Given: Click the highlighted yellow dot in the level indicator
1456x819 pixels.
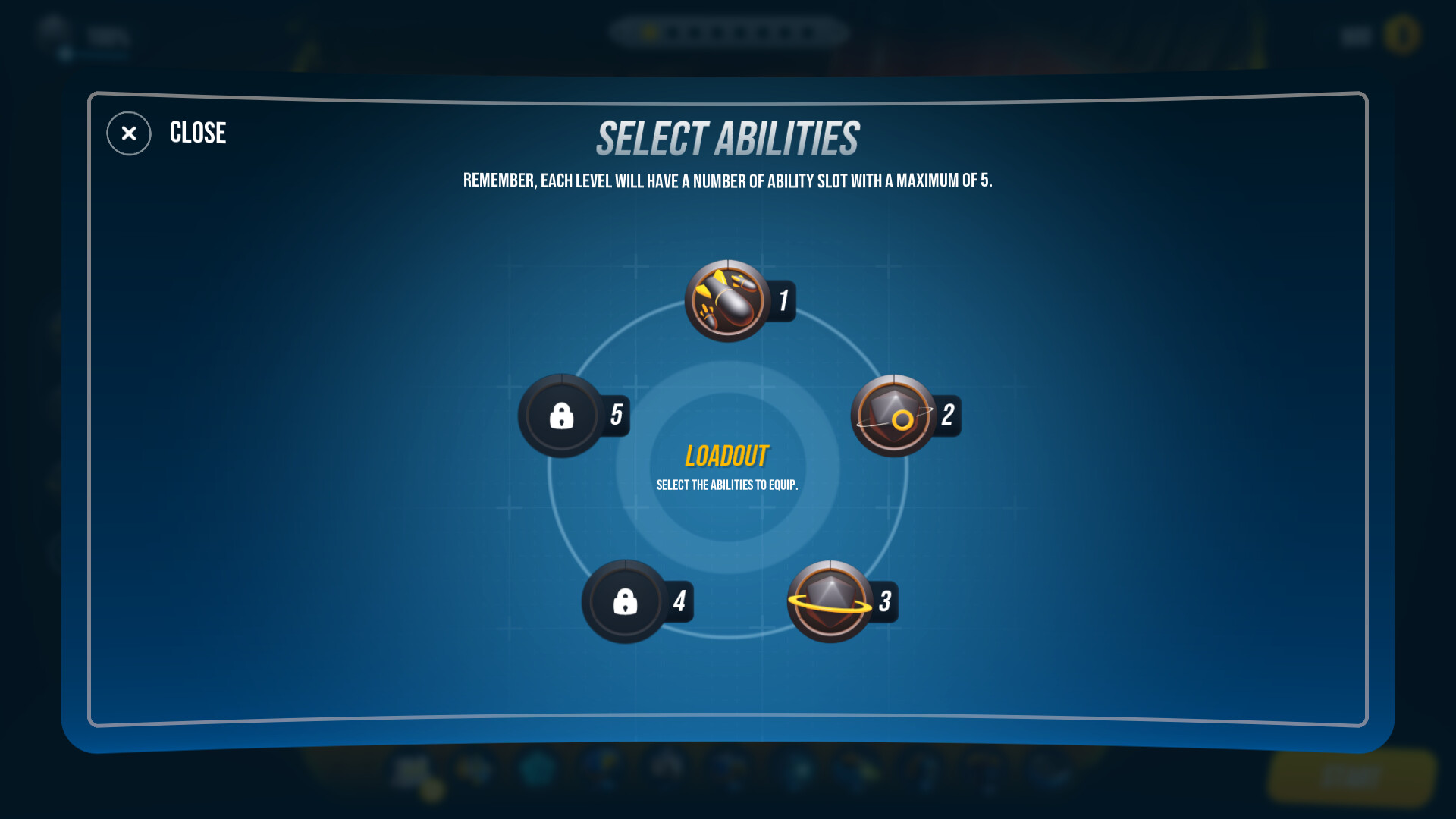Looking at the screenshot, I should point(651,33).
